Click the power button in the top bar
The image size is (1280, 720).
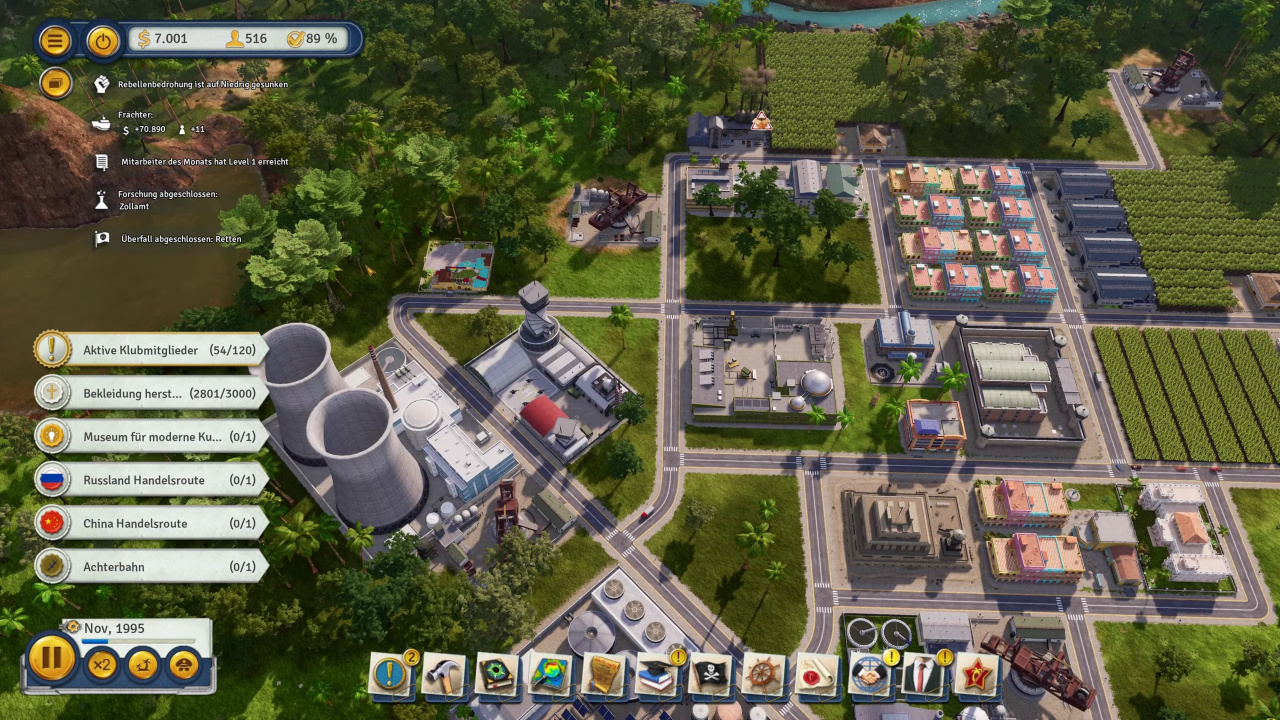point(103,40)
